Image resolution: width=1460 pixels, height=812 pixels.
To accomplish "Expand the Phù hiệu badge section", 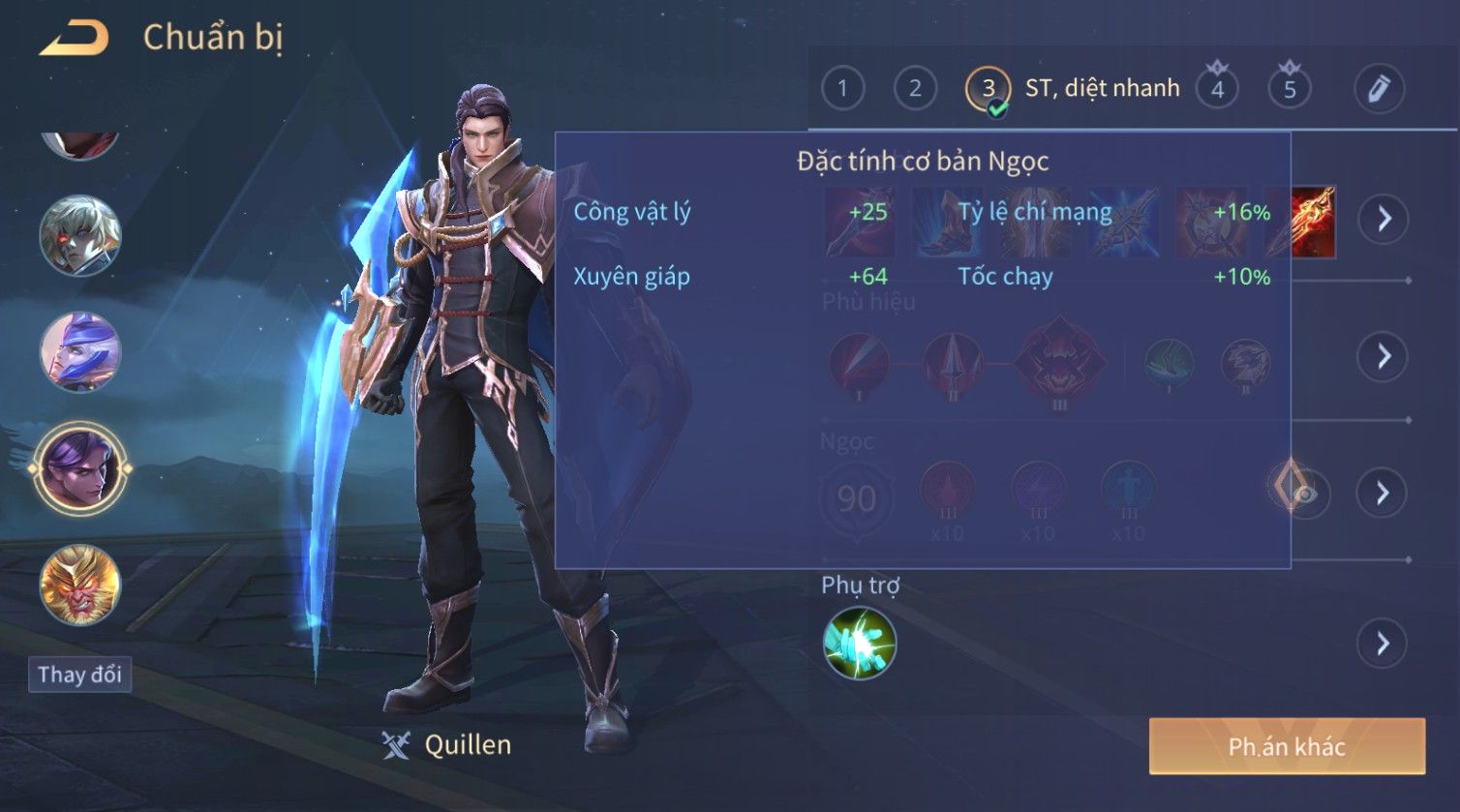I will [1383, 356].
